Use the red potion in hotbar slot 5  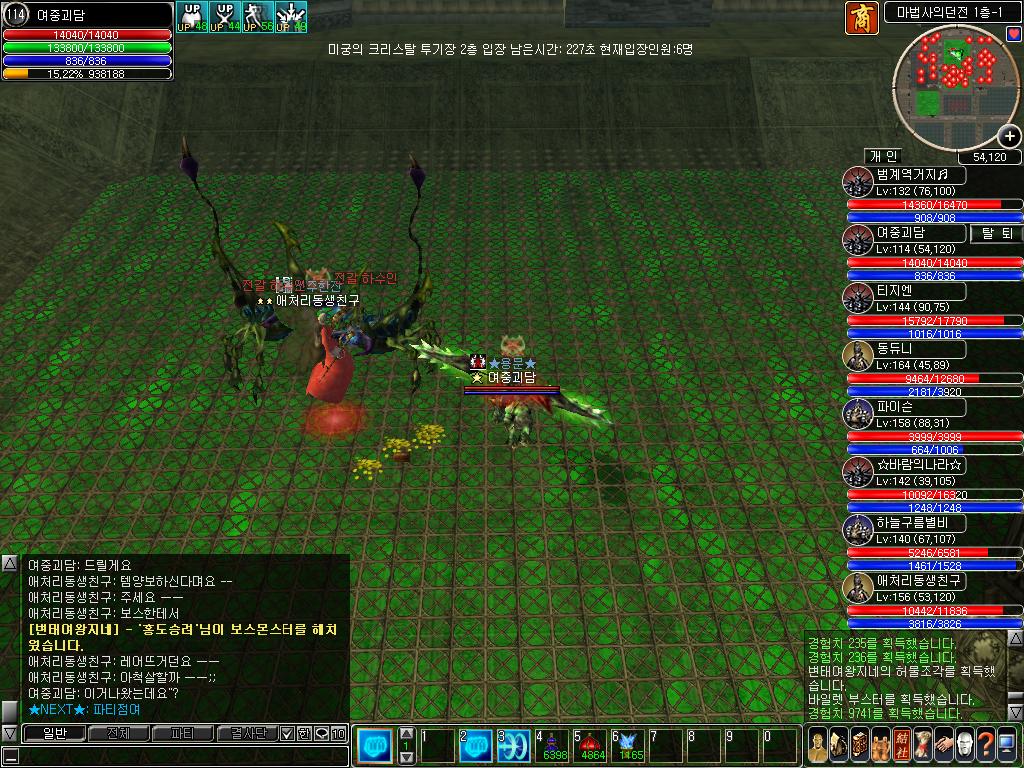pos(591,746)
